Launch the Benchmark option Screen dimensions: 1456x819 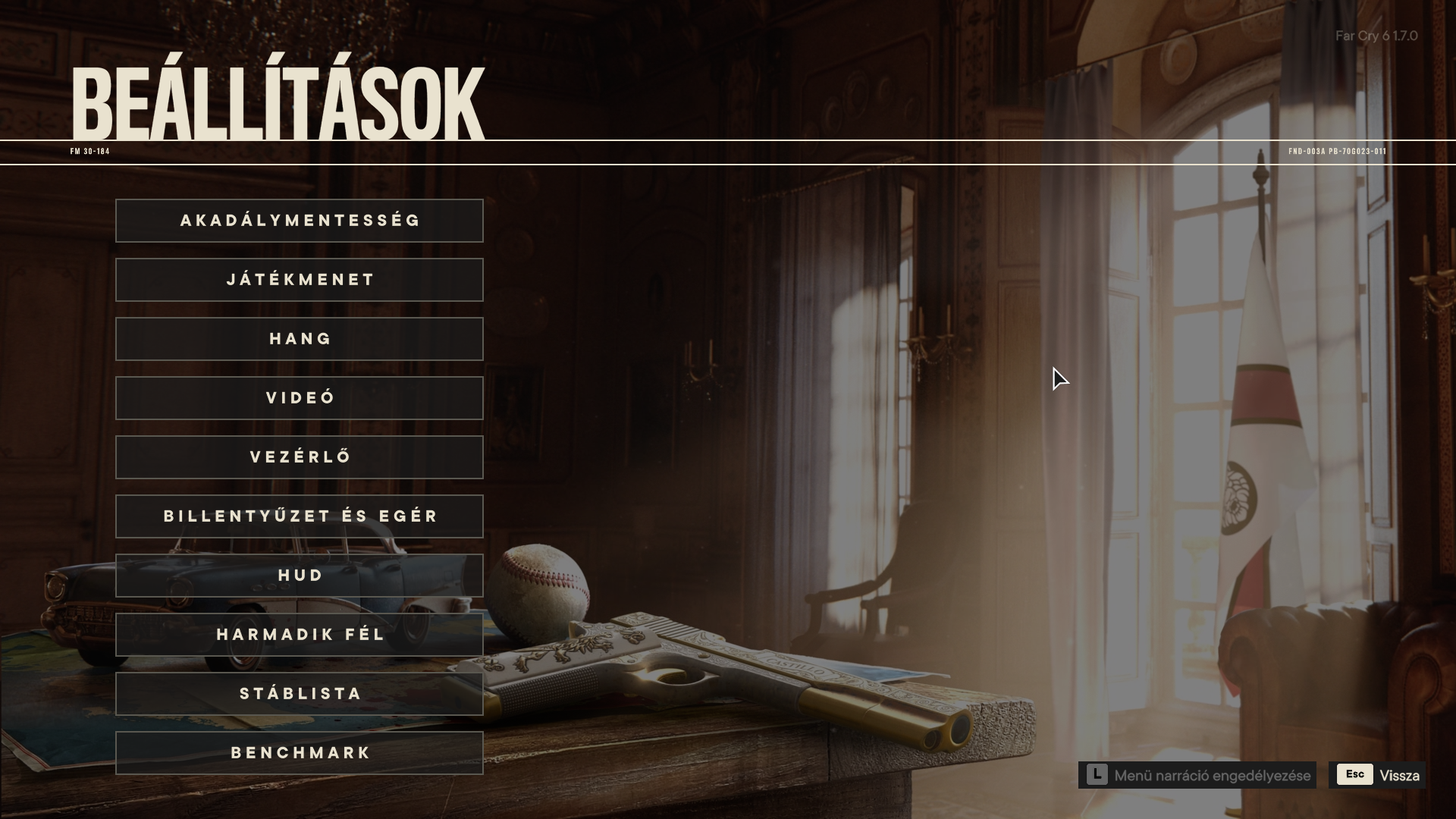[300, 753]
